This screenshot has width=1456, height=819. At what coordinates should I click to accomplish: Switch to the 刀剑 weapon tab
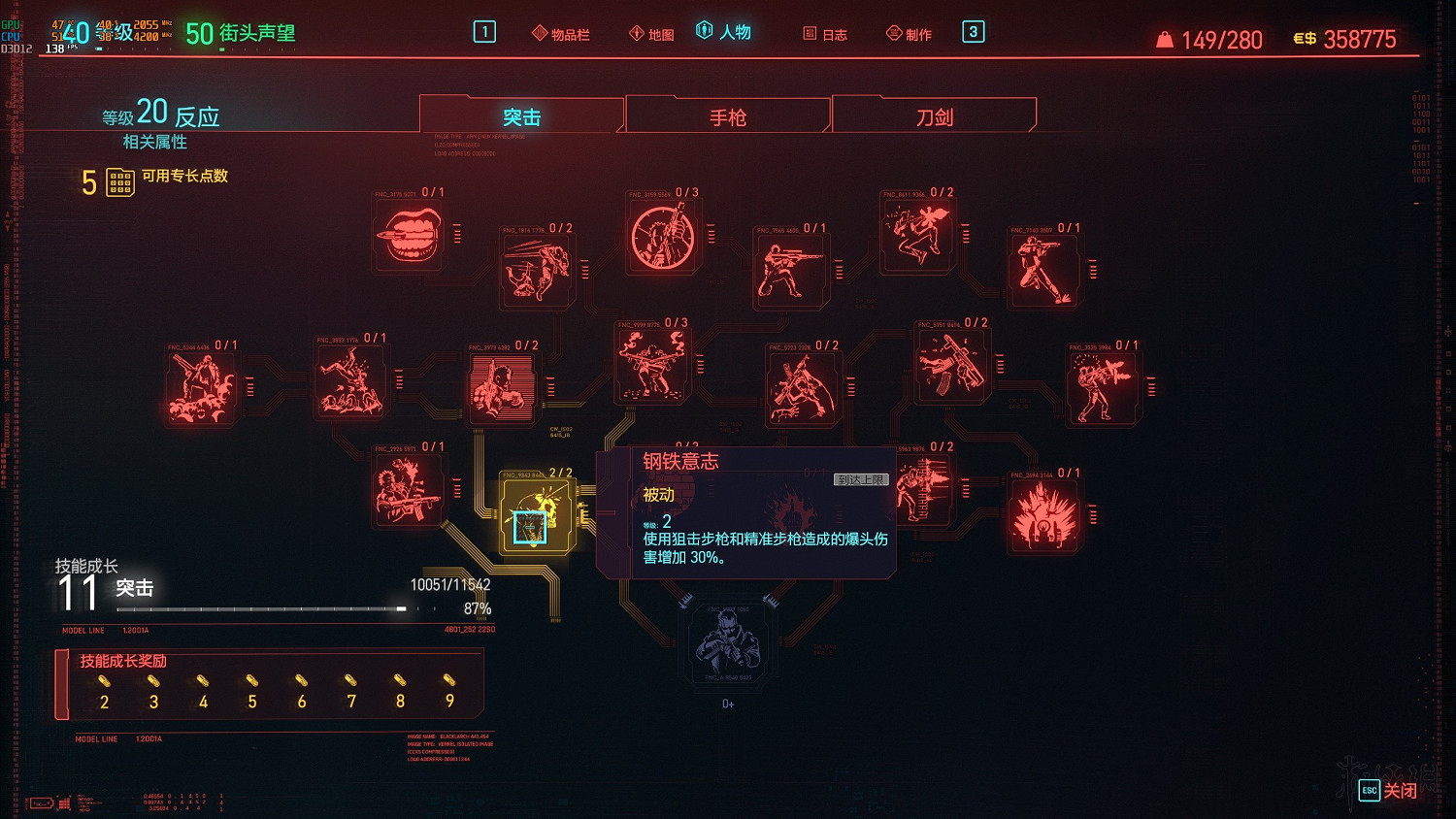point(932,116)
